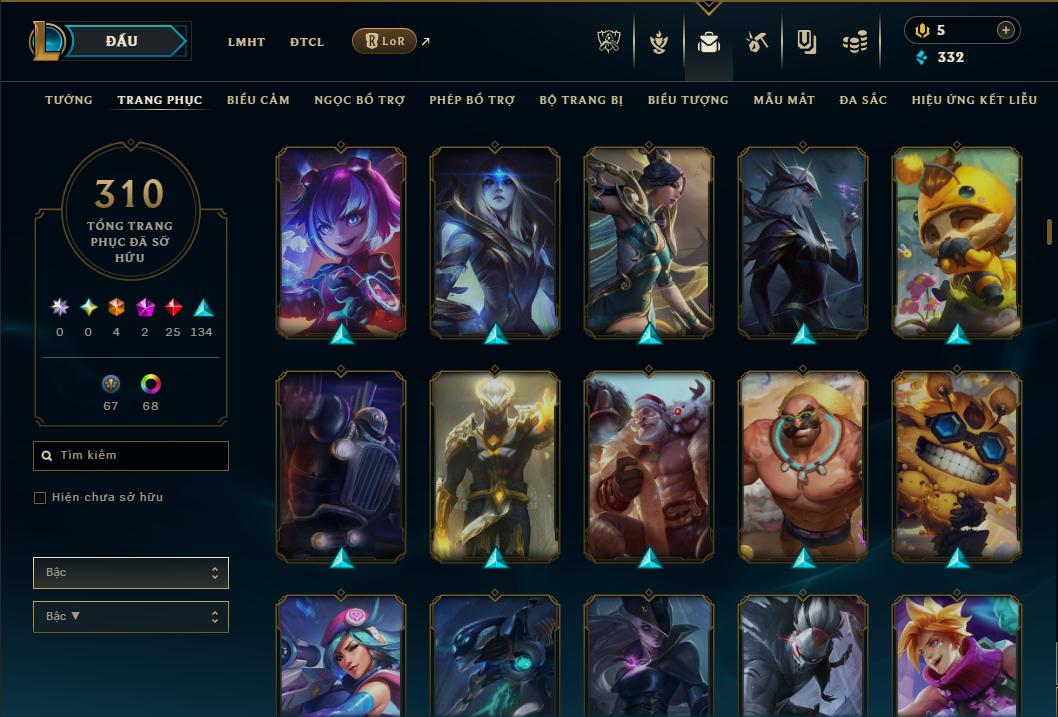This screenshot has height=717, width=1058.
Task: Select the NGỌC BỔ TRỢ tab
Action: point(359,100)
